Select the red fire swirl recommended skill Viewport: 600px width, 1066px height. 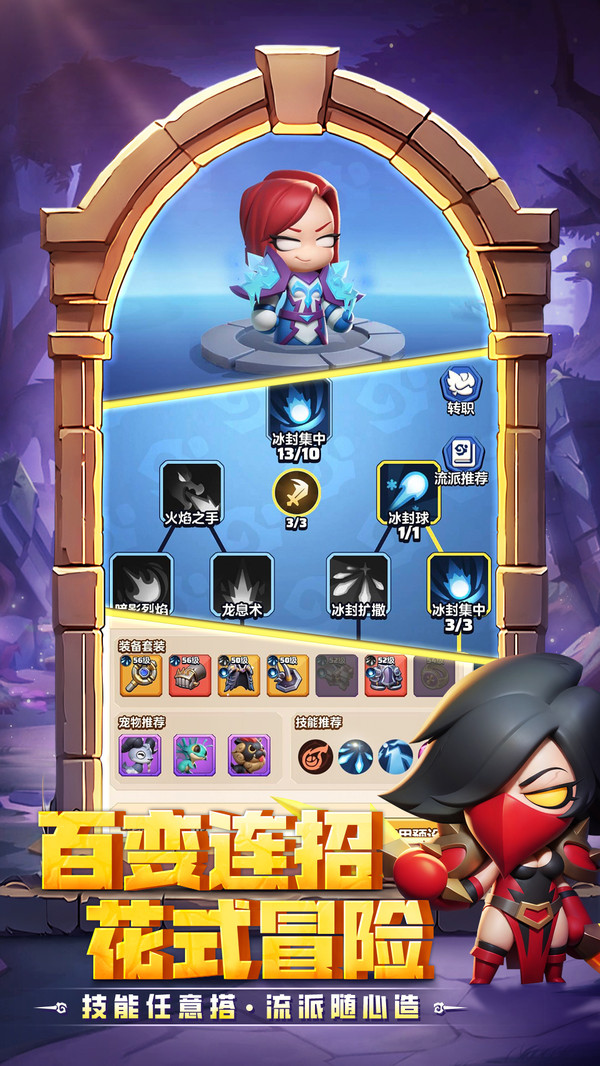click(x=316, y=758)
